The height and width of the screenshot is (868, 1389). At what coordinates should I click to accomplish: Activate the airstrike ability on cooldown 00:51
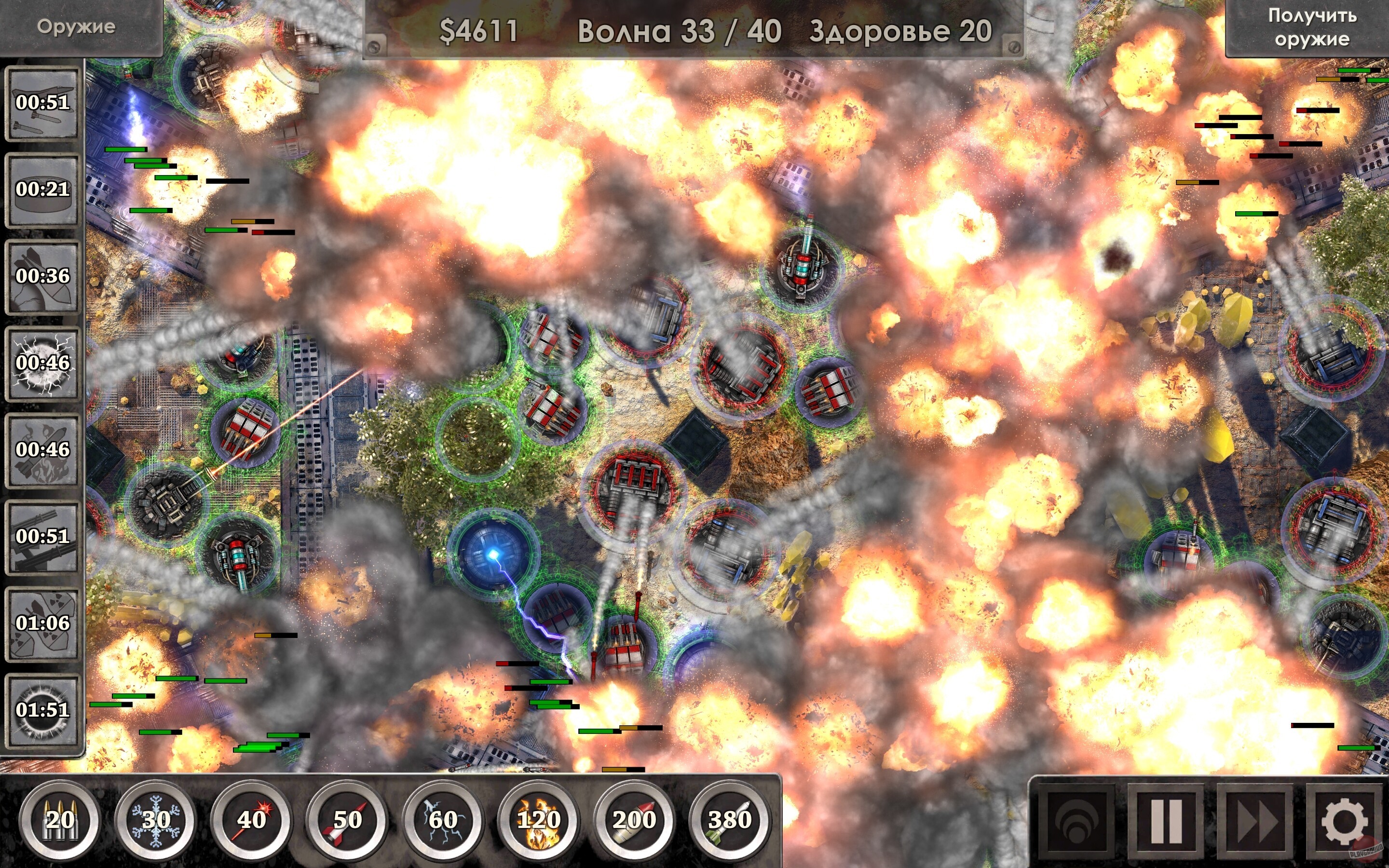(43, 105)
